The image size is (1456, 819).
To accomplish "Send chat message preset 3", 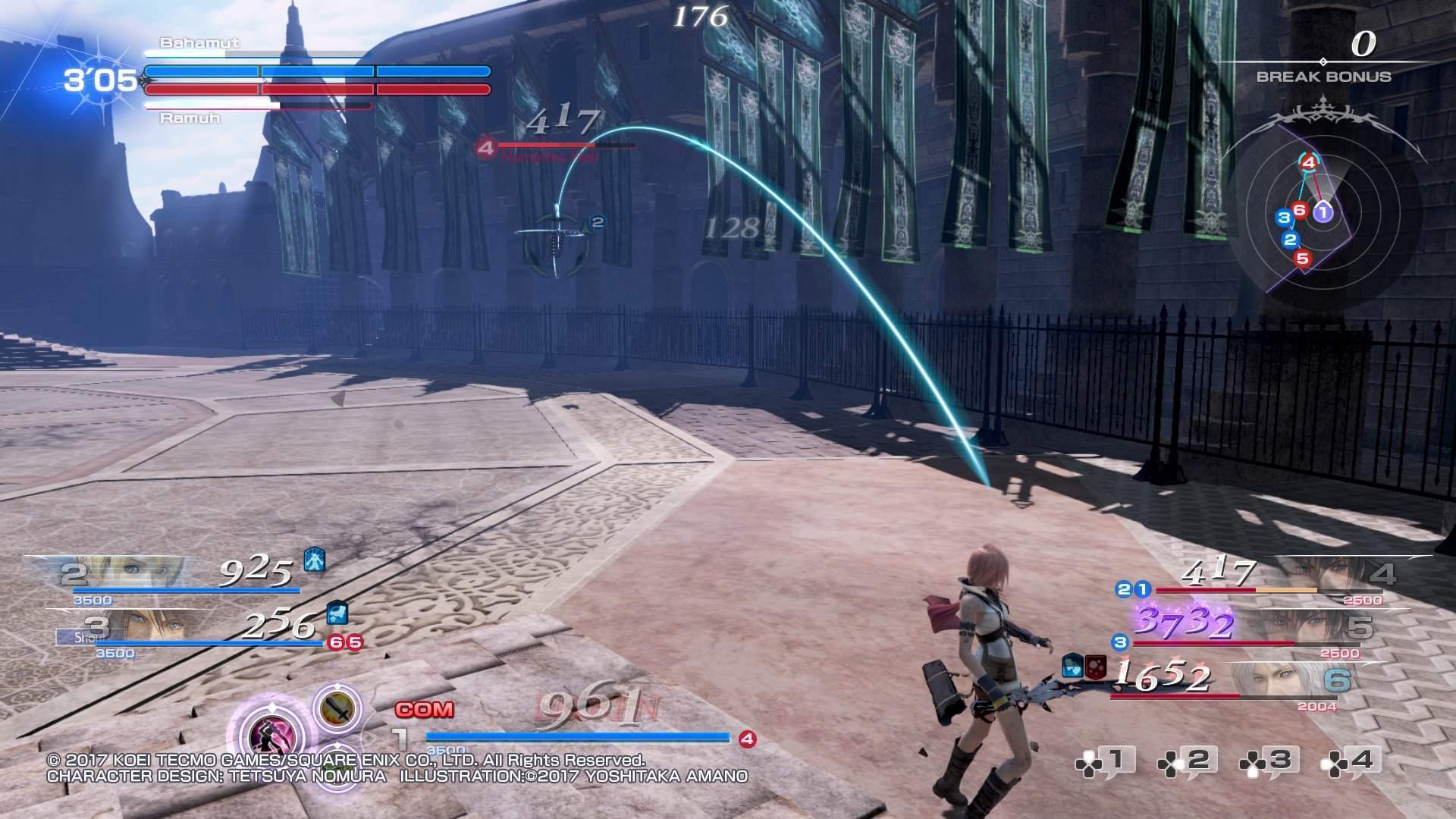I will pyautogui.click(x=1268, y=761).
